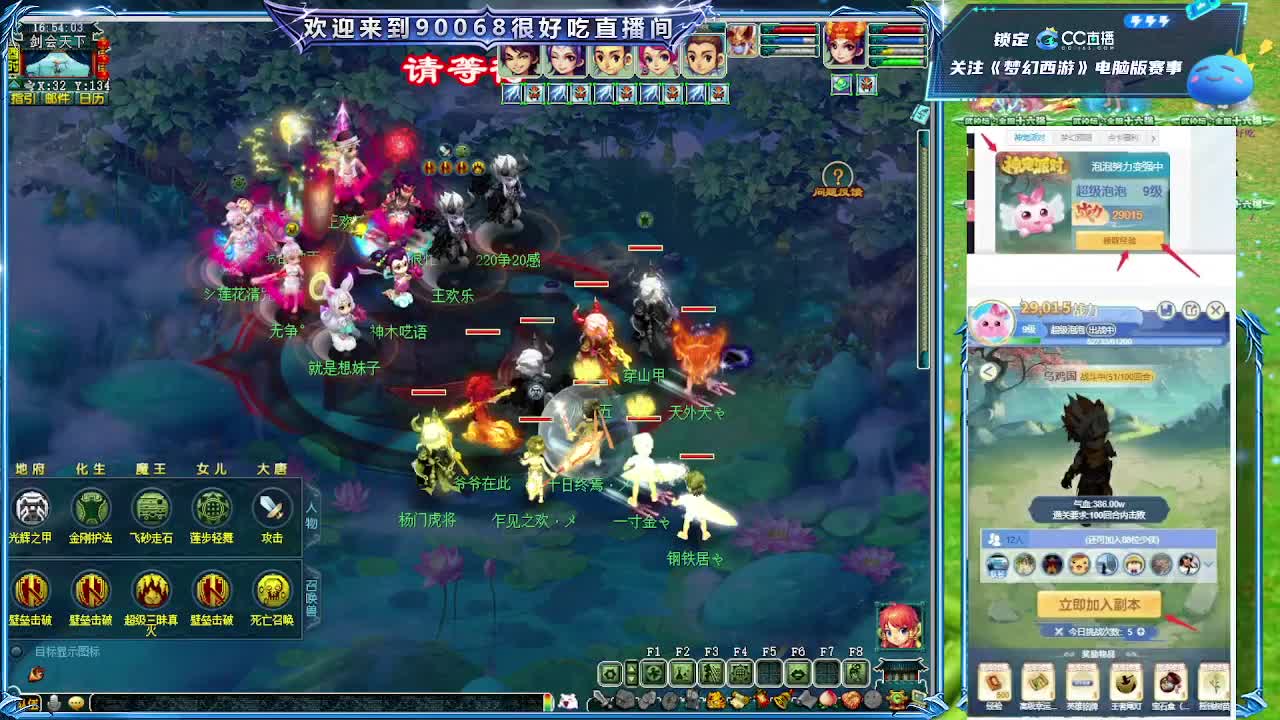Expand the party member list chevron
This screenshot has width=1280, height=720.
[x=1207, y=564]
